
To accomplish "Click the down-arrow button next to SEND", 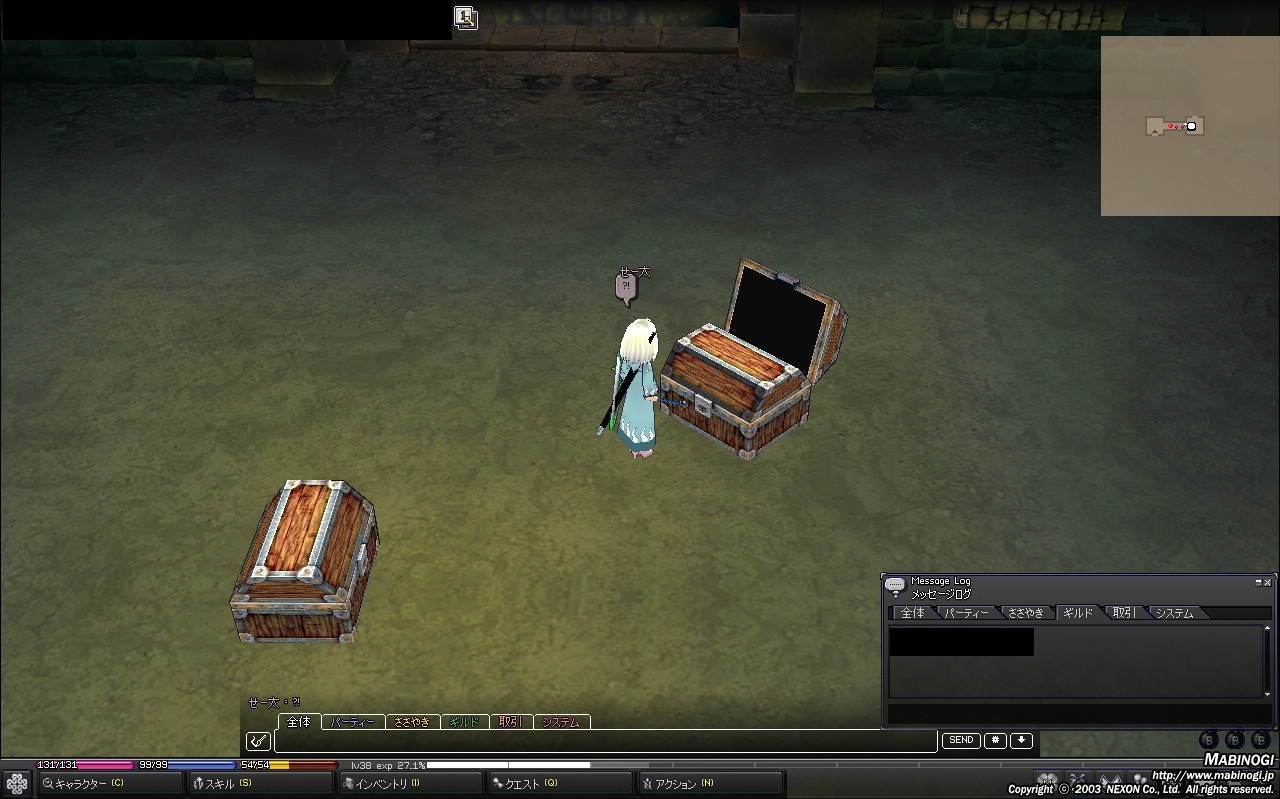I will pyautogui.click(x=1021, y=741).
